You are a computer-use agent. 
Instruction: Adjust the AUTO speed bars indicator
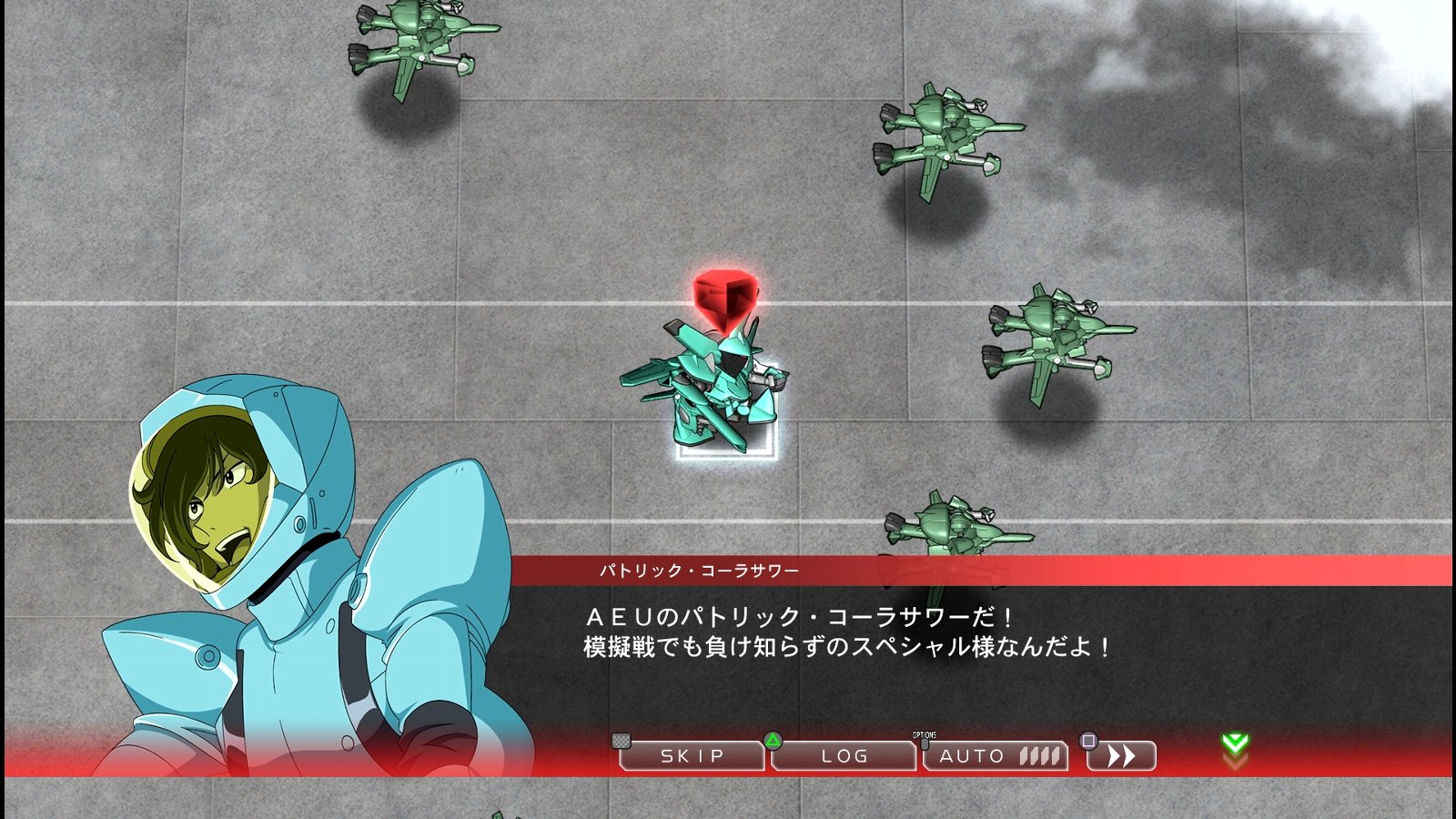1037,755
